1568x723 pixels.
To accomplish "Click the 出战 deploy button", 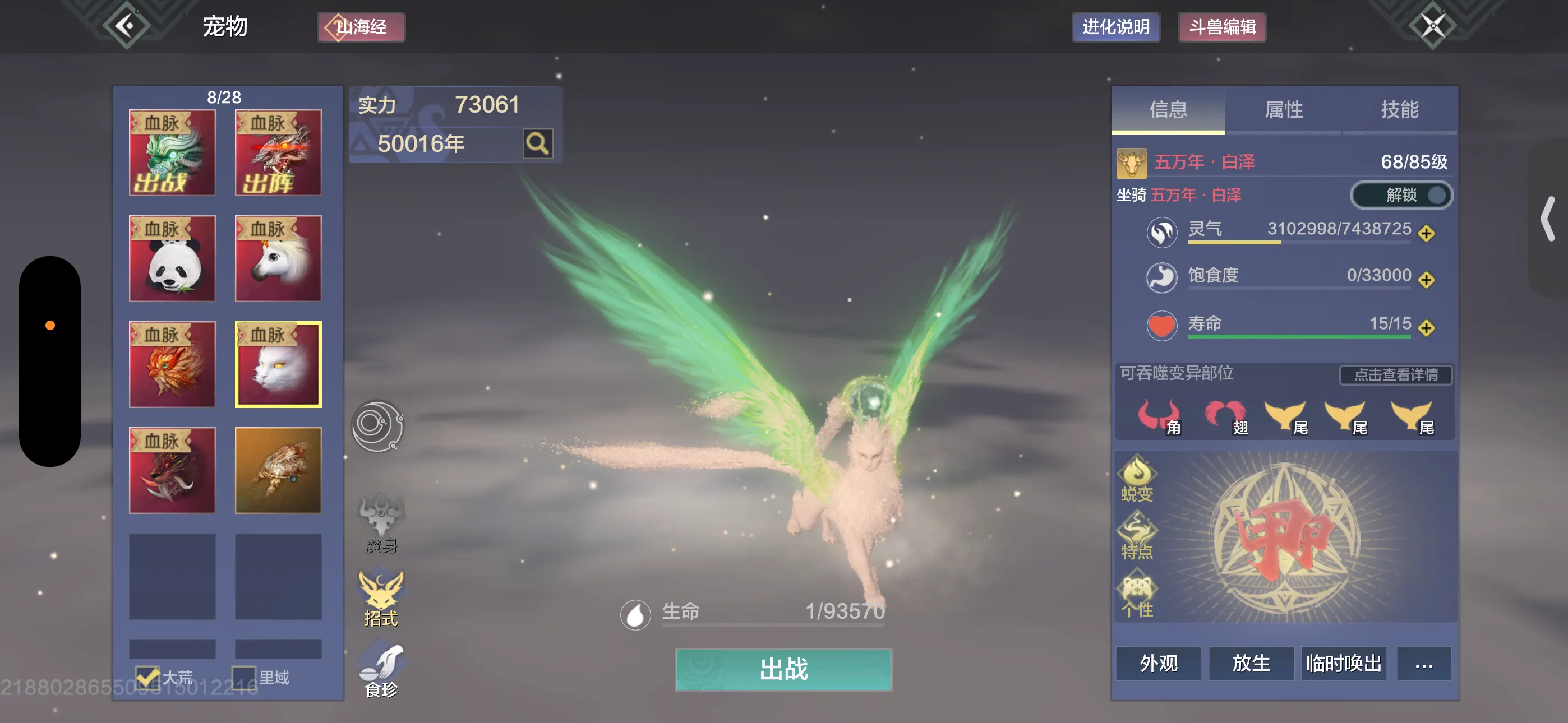I will tap(783, 669).
